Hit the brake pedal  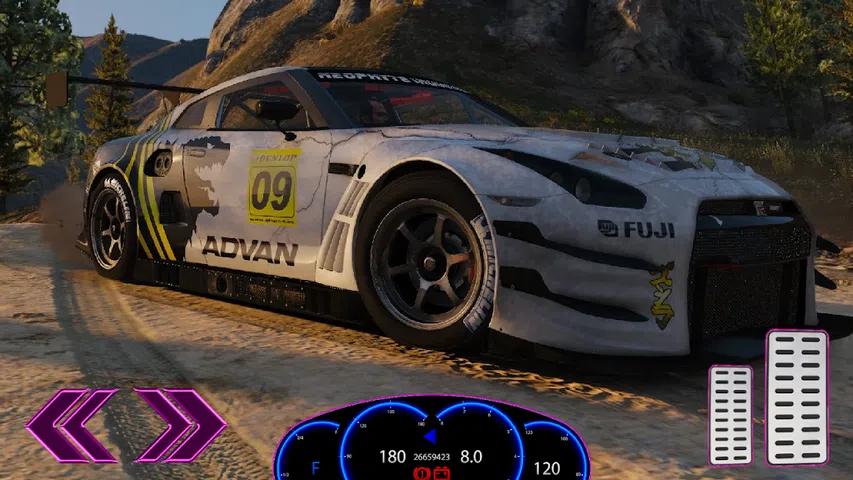(x=730, y=414)
